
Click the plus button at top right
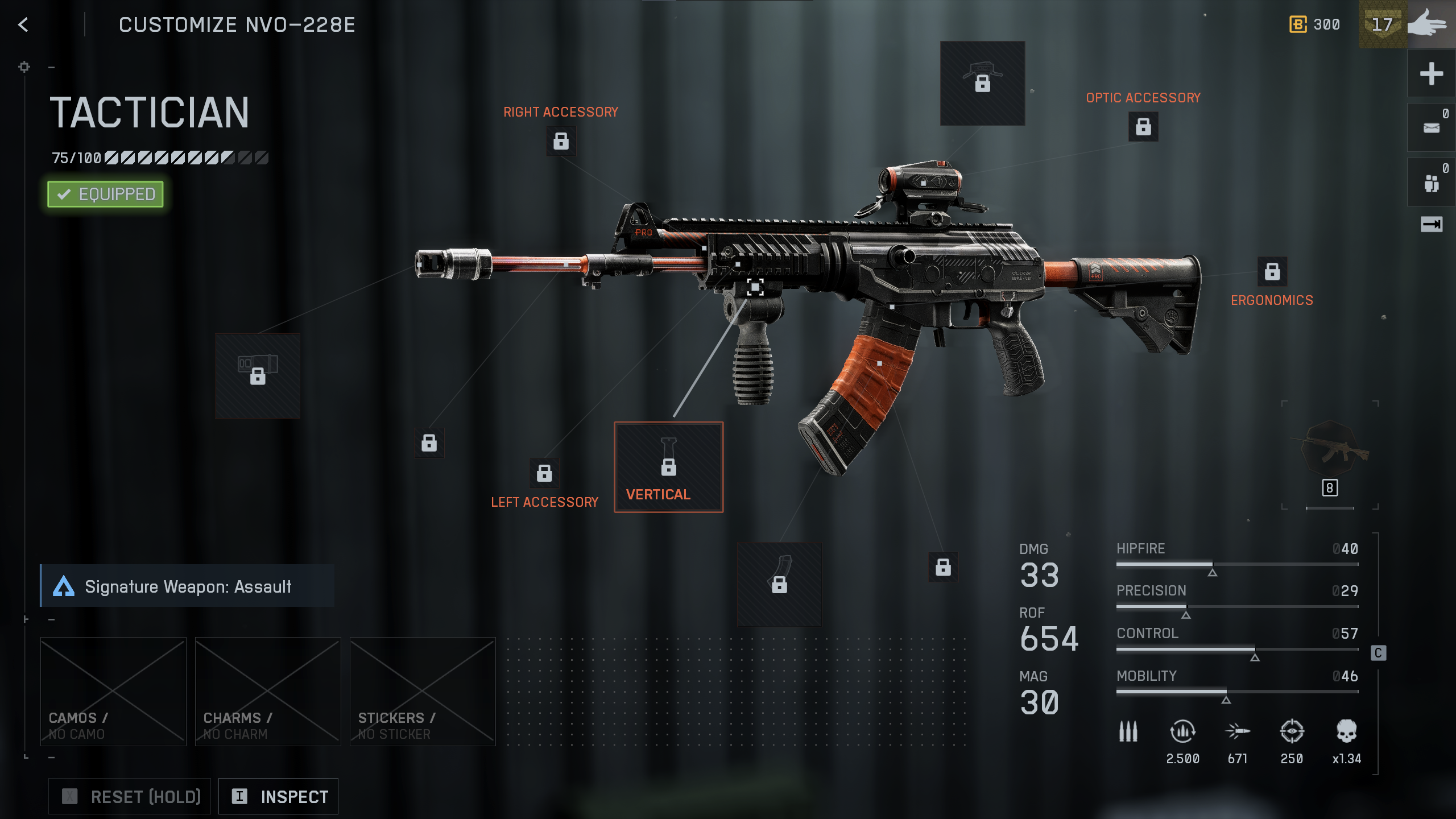pos(1431,74)
